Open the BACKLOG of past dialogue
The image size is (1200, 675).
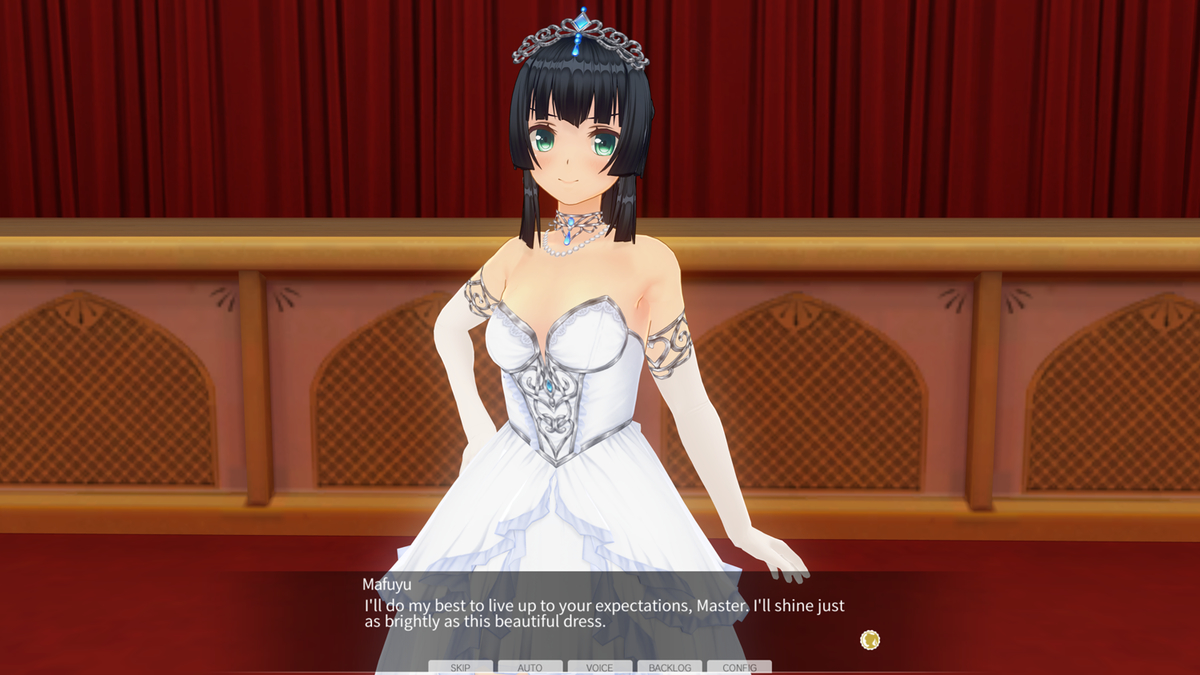(669, 667)
